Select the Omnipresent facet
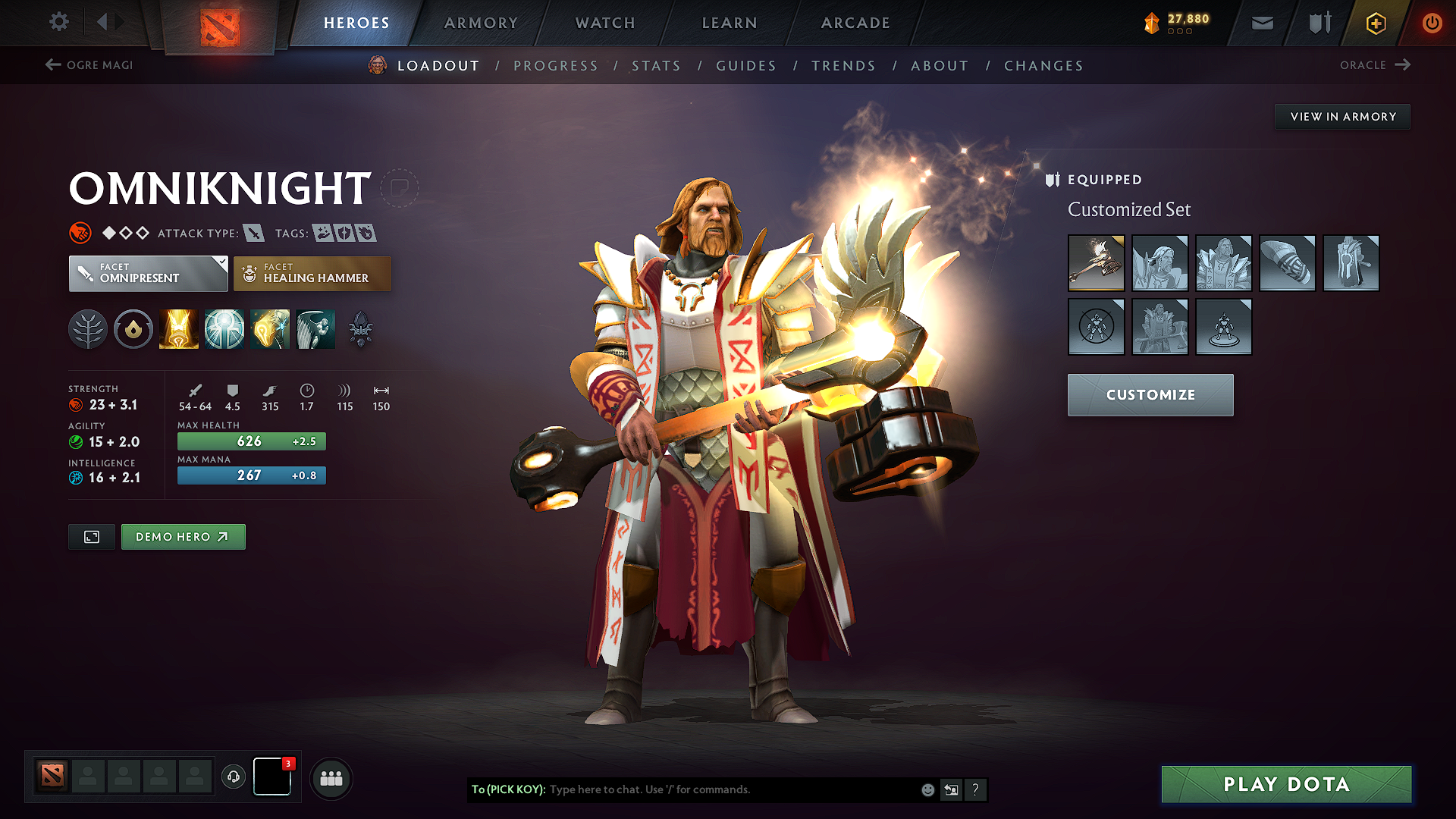The height and width of the screenshot is (819, 1456). 148,273
